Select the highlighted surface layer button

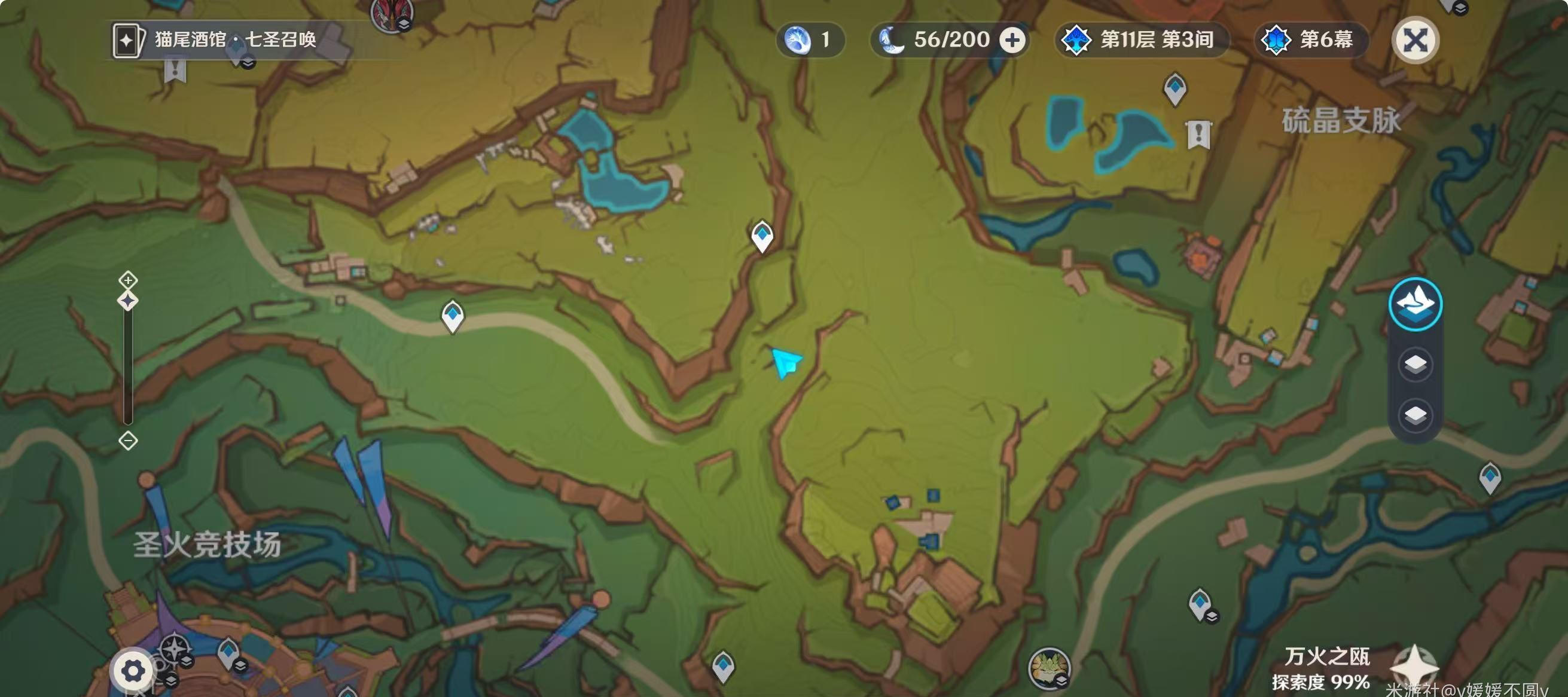pyautogui.click(x=1416, y=304)
